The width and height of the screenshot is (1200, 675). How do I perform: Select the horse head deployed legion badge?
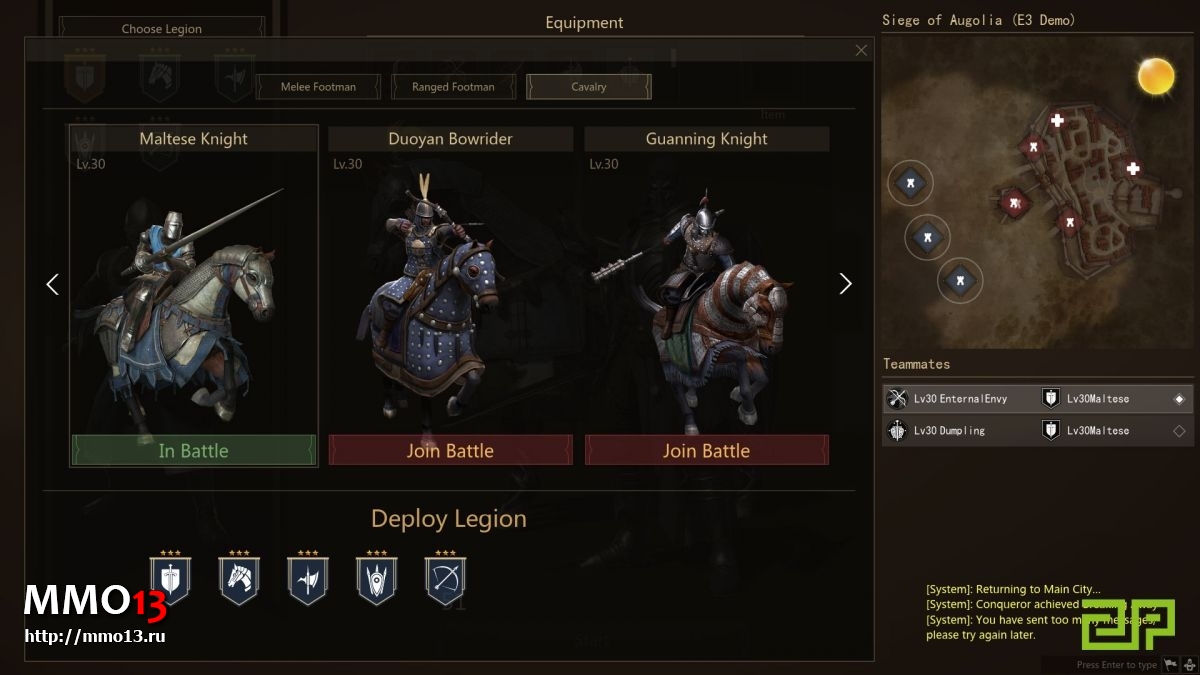coord(239,579)
